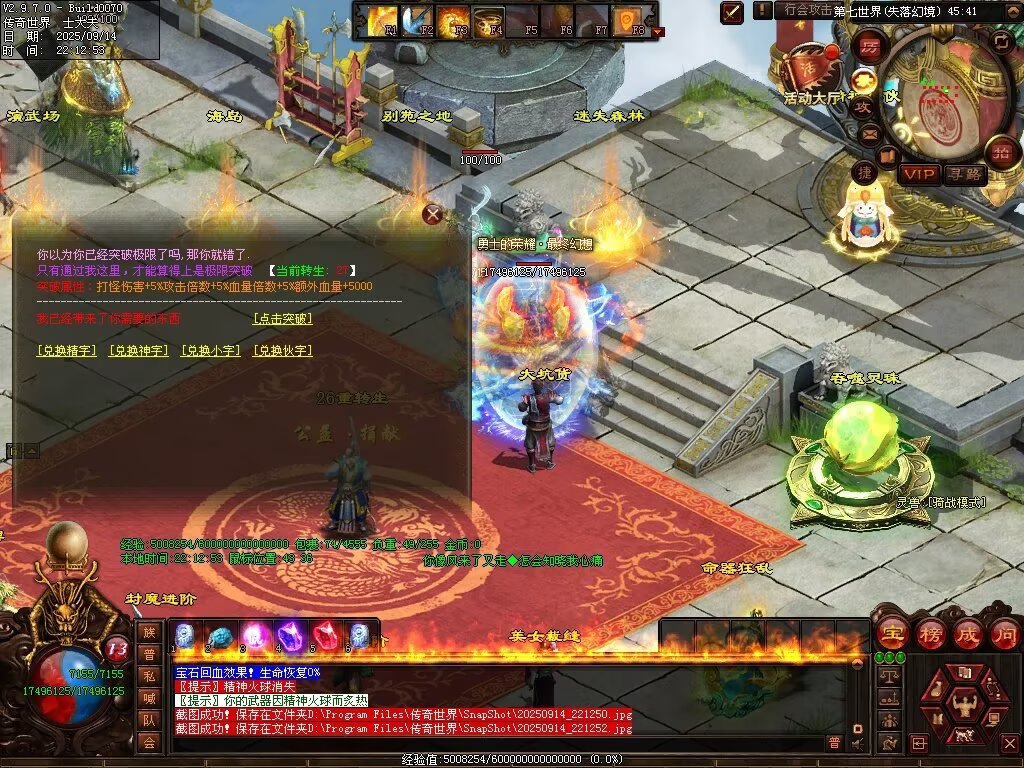Open the mail envelope icon
1024x768 pixels.
tap(868, 134)
